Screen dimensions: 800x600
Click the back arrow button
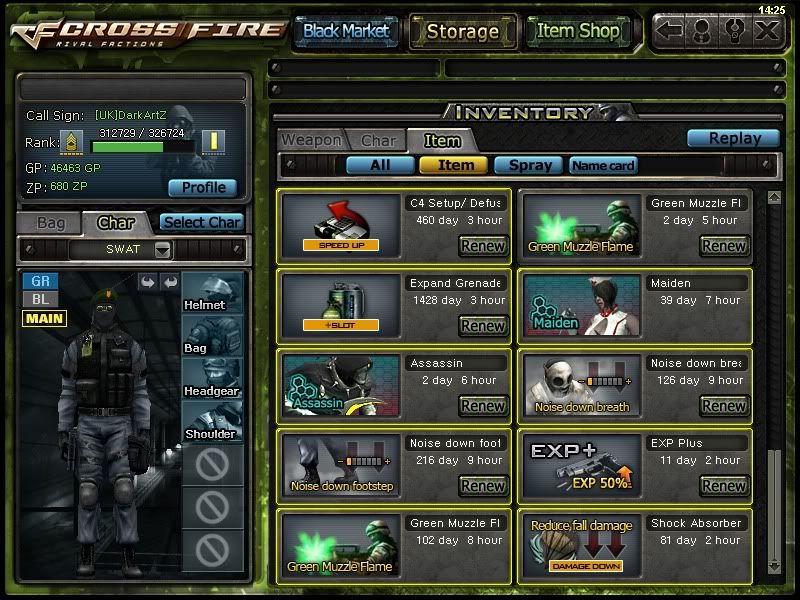[670, 30]
